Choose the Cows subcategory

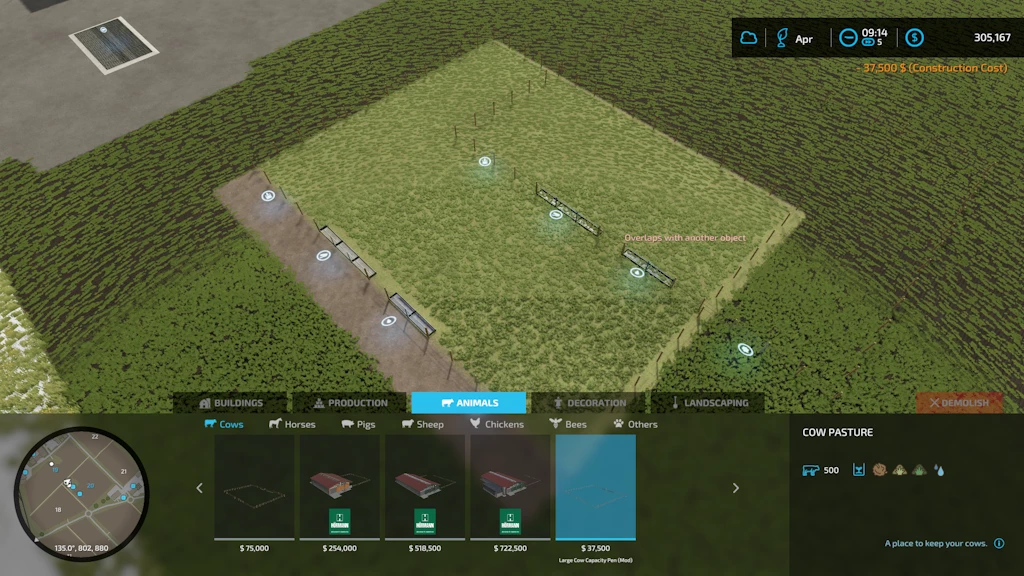point(224,424)
